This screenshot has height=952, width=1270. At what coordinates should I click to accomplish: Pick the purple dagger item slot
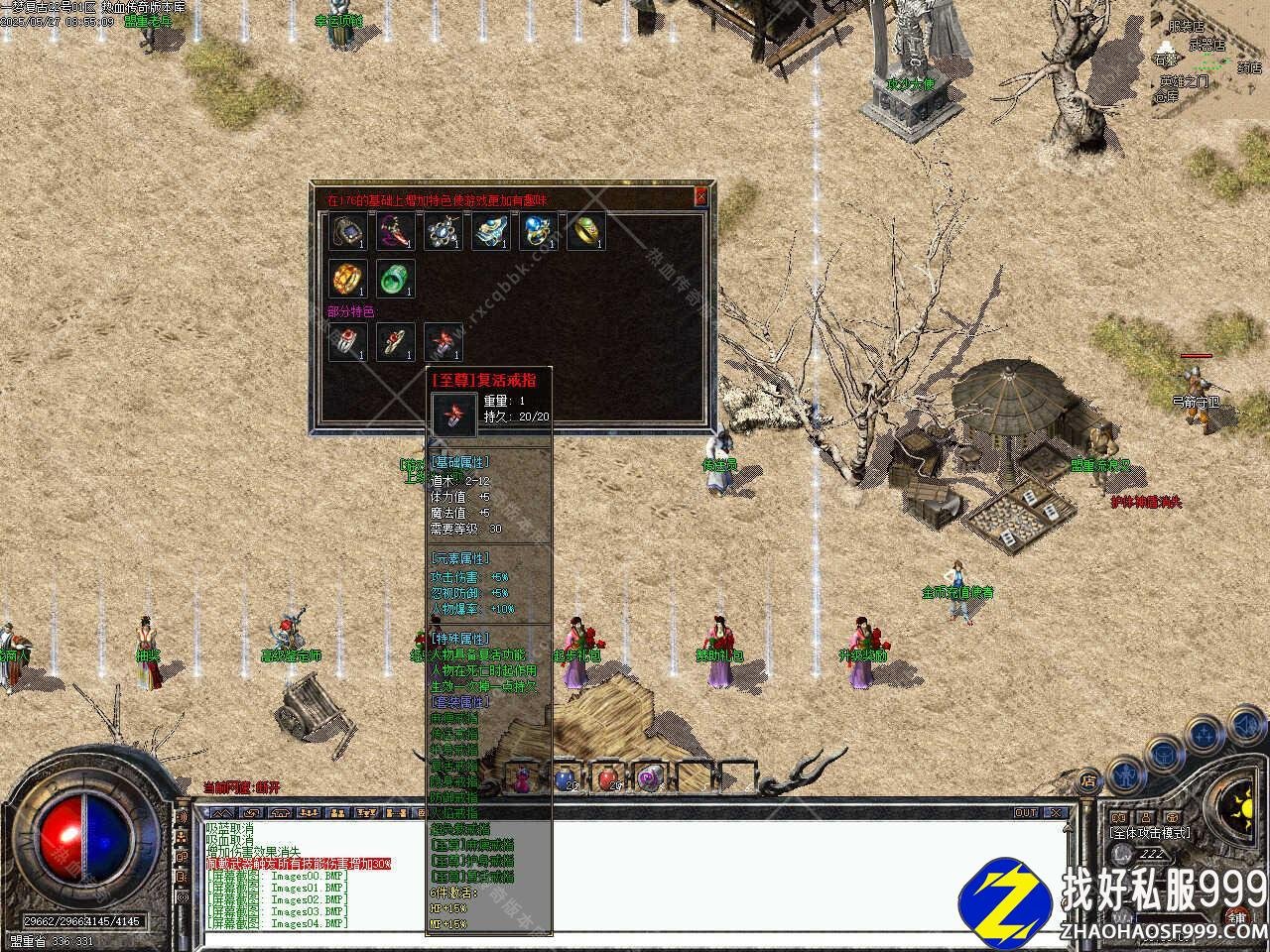point(395,231)
